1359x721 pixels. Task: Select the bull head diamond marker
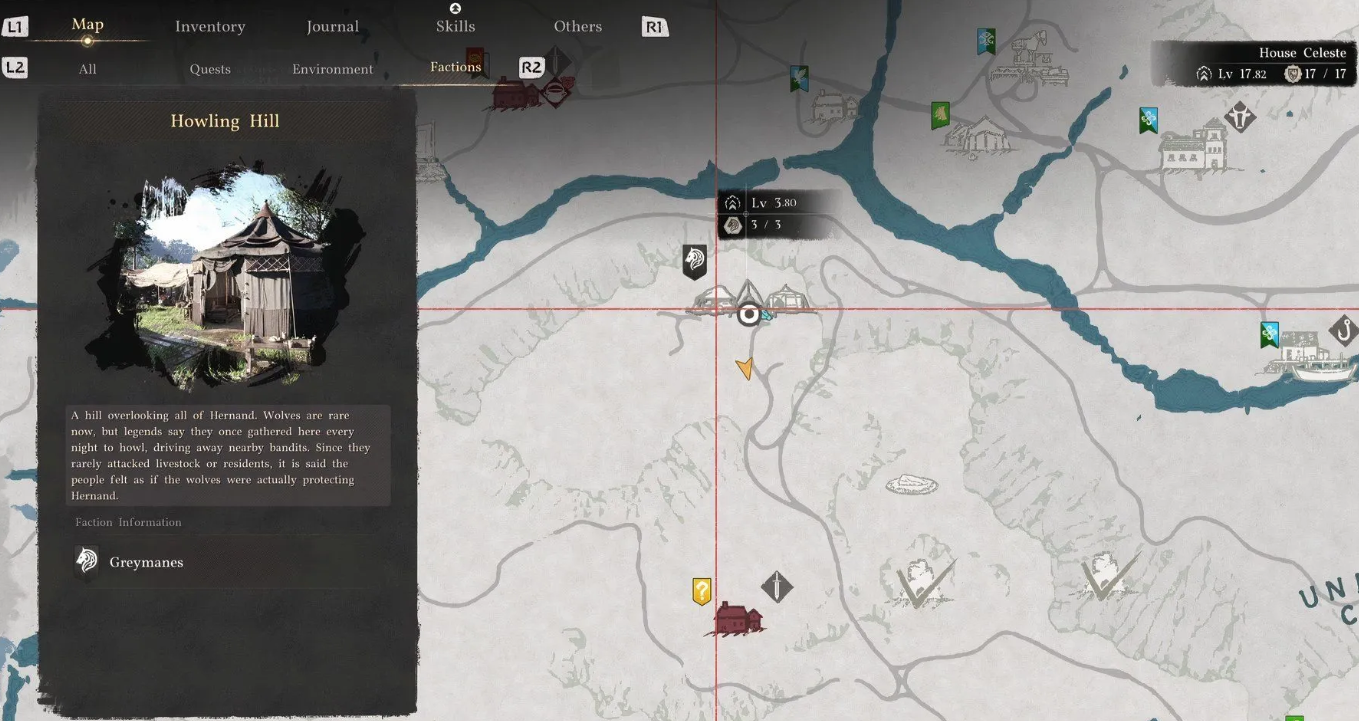(1241, 117)
